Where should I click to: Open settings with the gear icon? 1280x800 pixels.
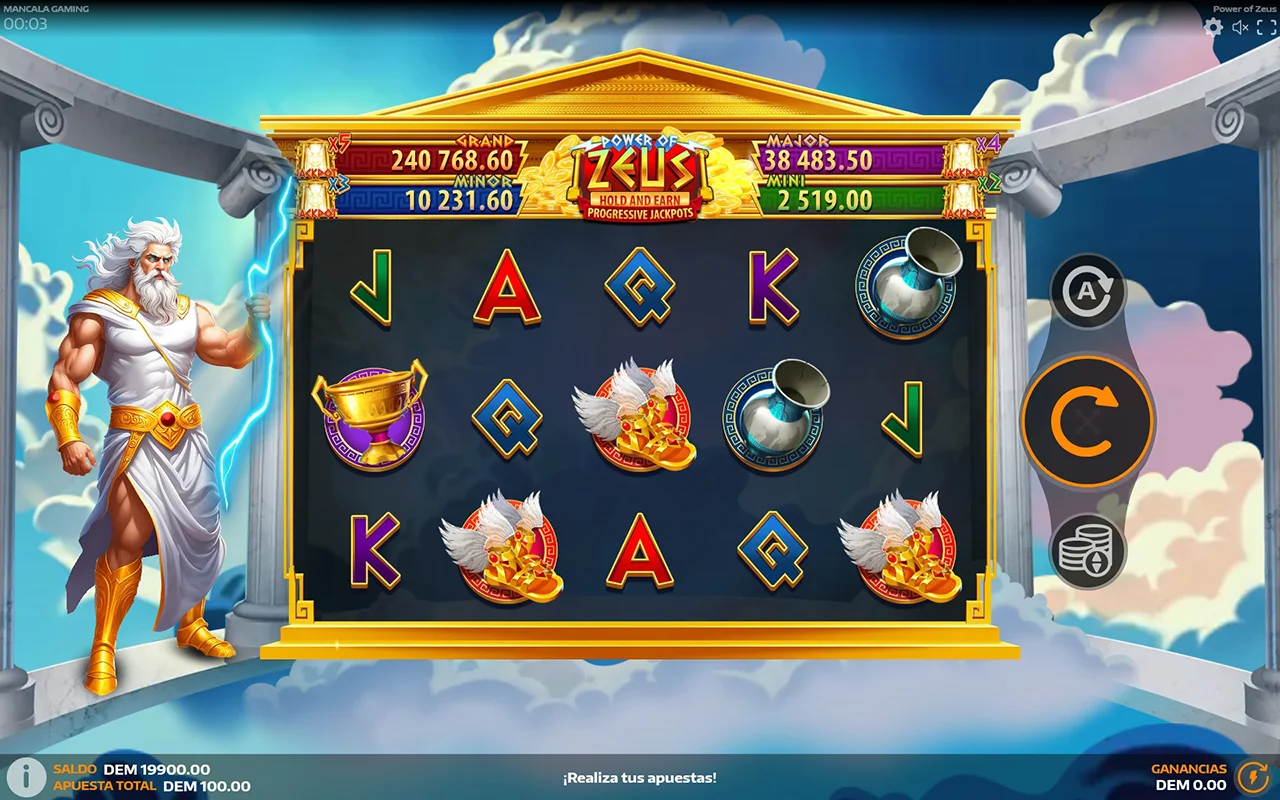1213,27
